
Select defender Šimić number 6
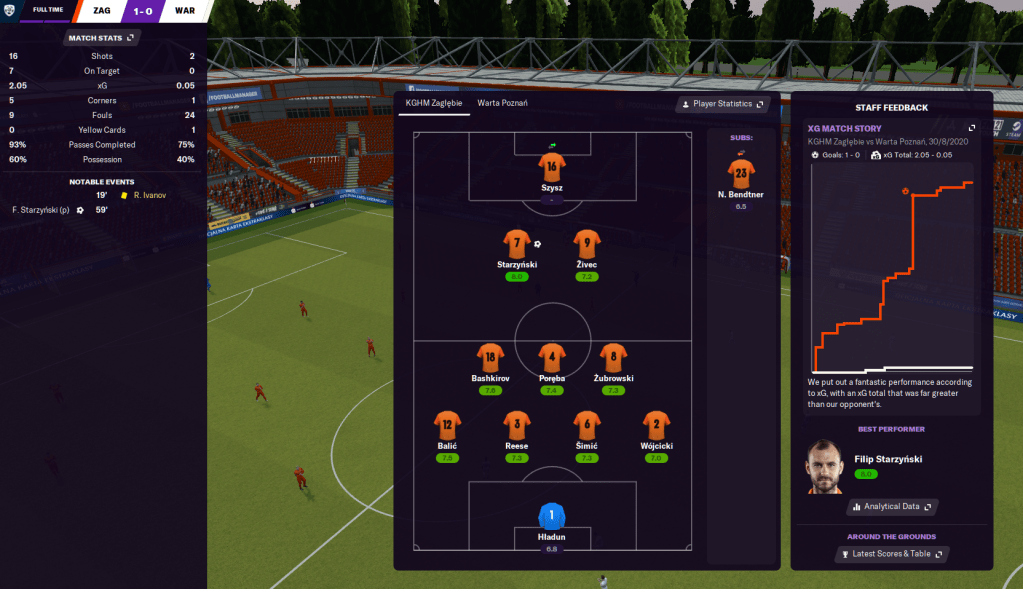(587, 424)
